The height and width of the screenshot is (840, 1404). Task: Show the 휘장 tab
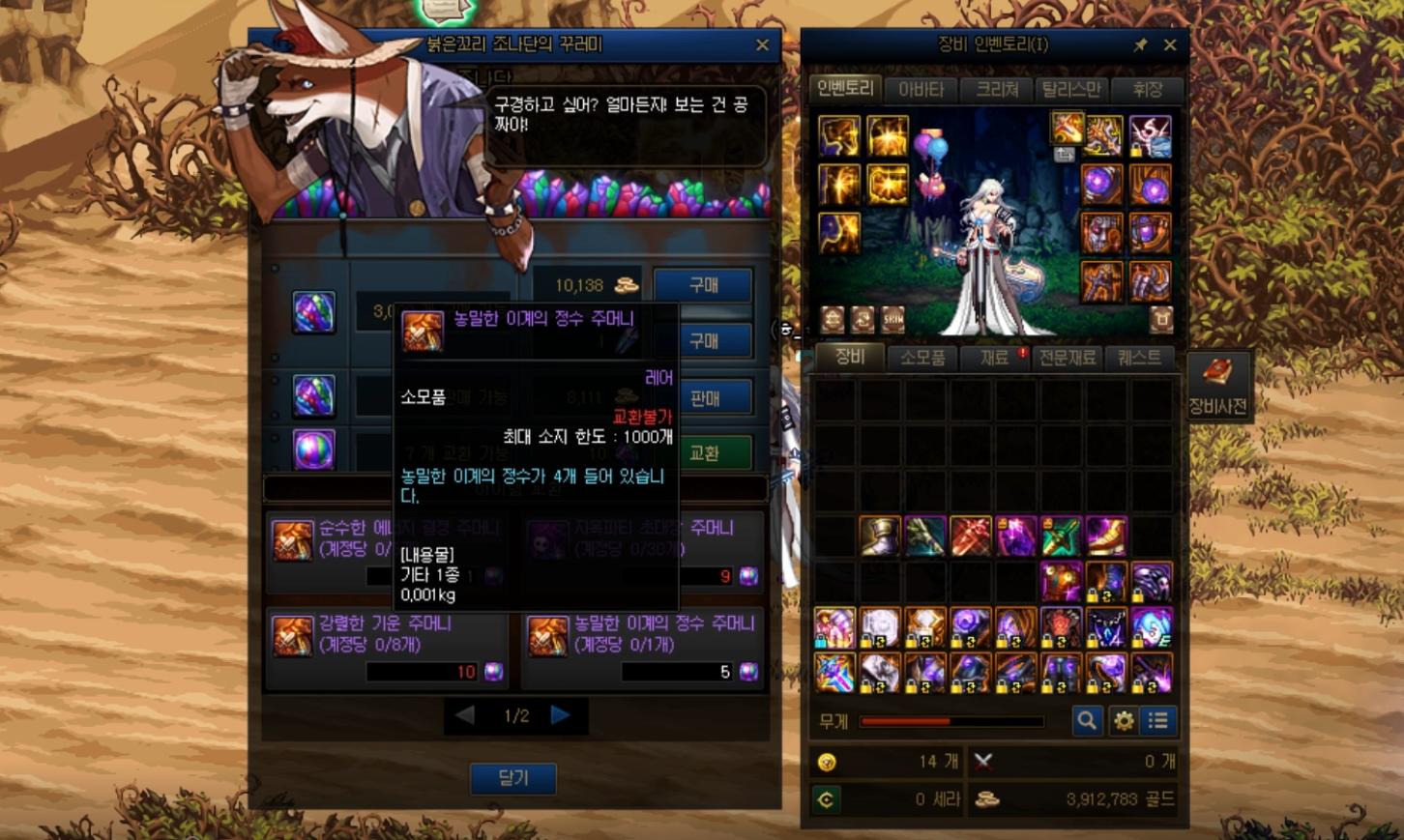(1148, 90)
